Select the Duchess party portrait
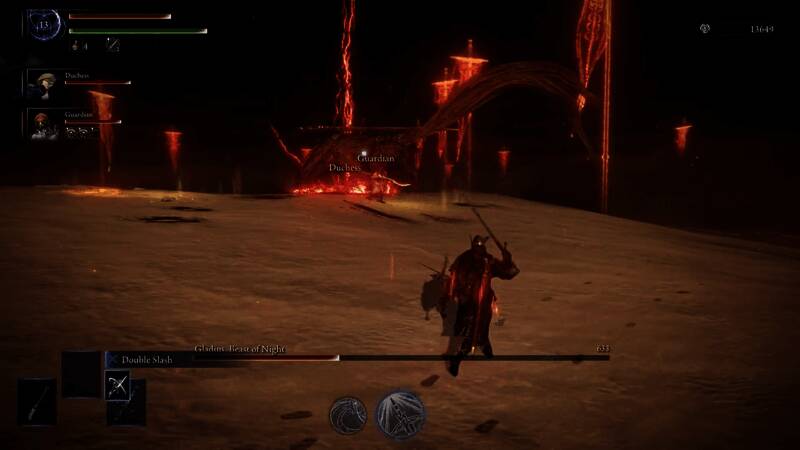Image resolution: width=800 pixels, height=450 pixels. 43,84
